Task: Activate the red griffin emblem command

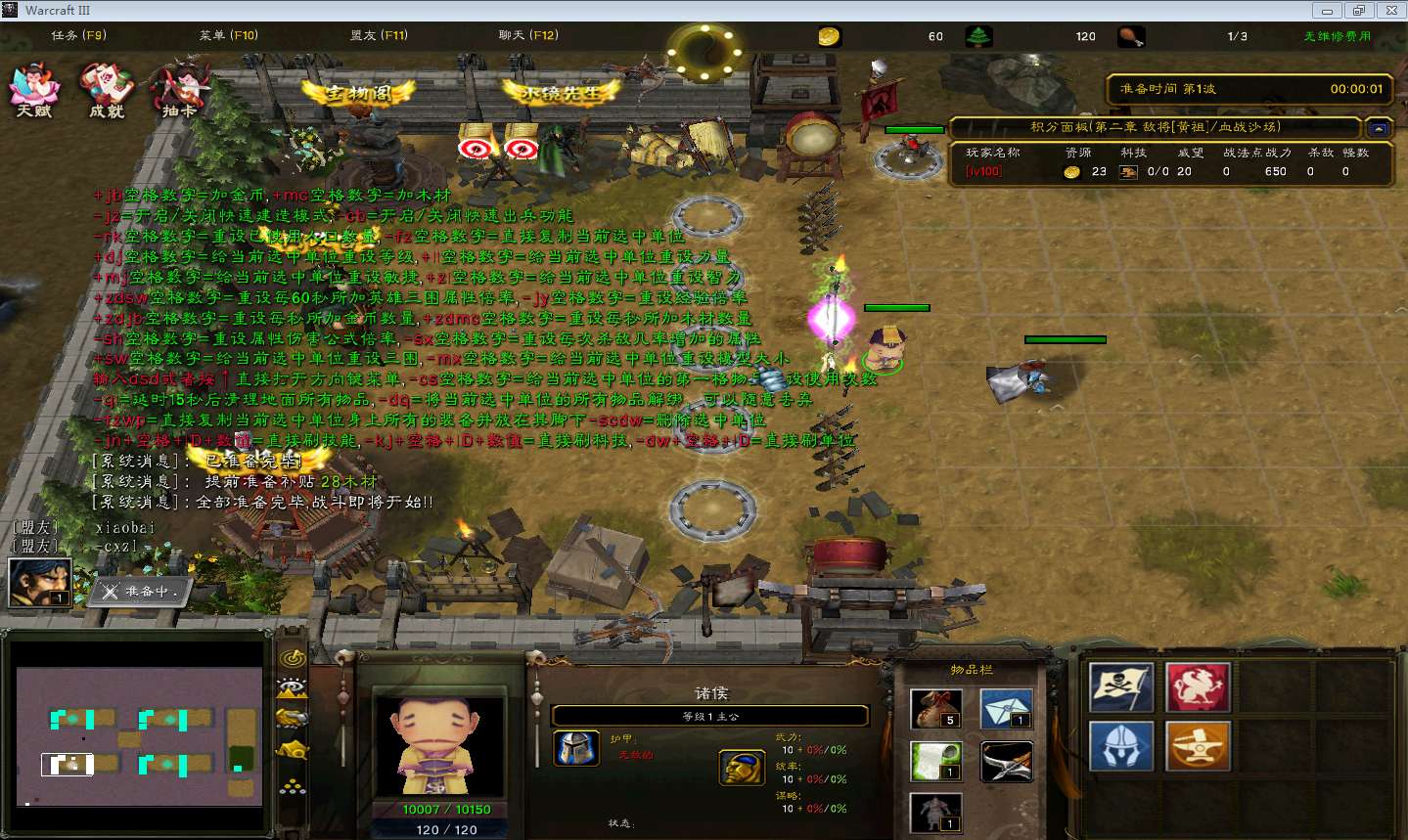Action: pos(1198,687)
